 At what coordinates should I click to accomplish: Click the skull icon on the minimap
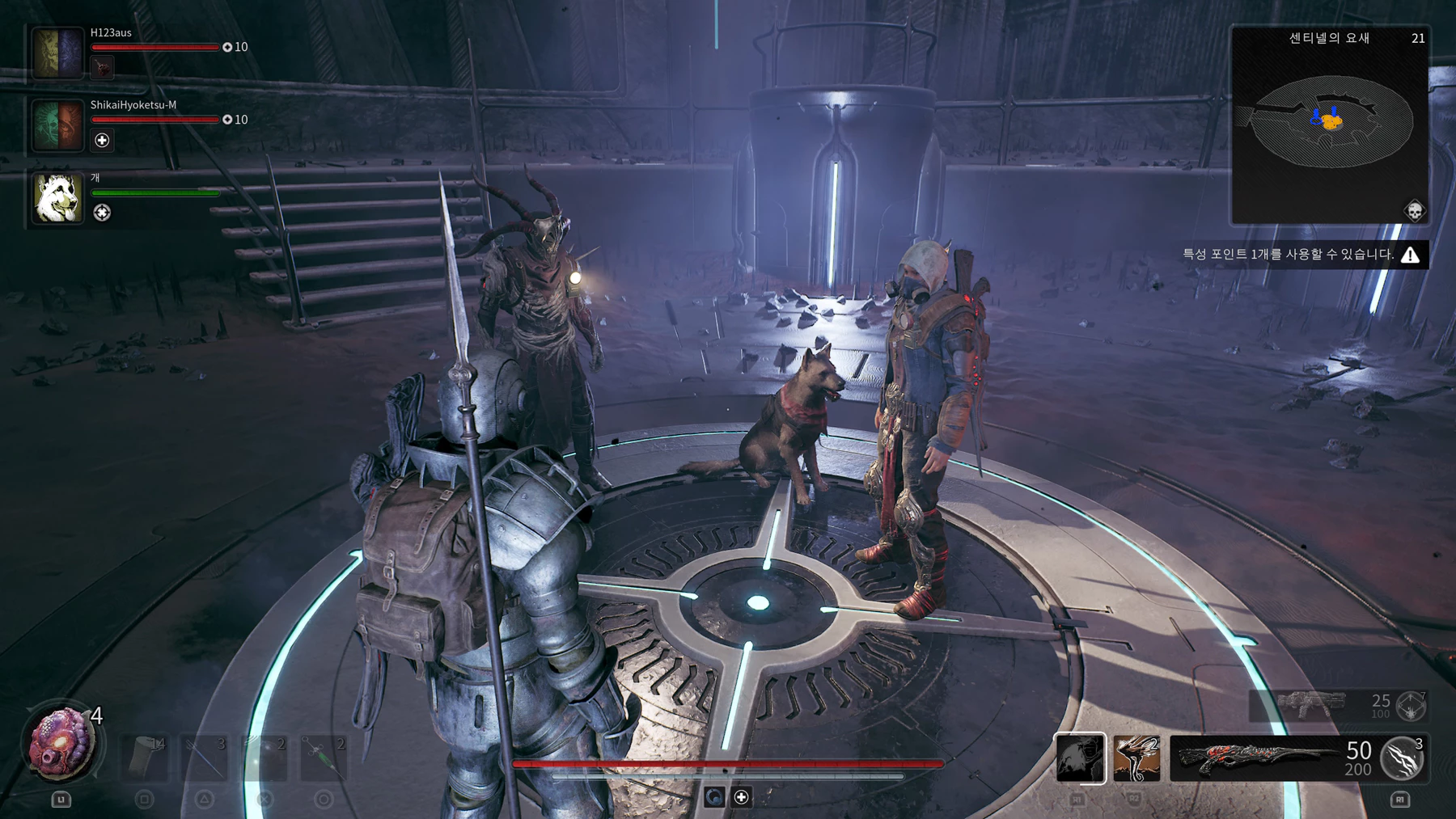tap(1414, 212)
